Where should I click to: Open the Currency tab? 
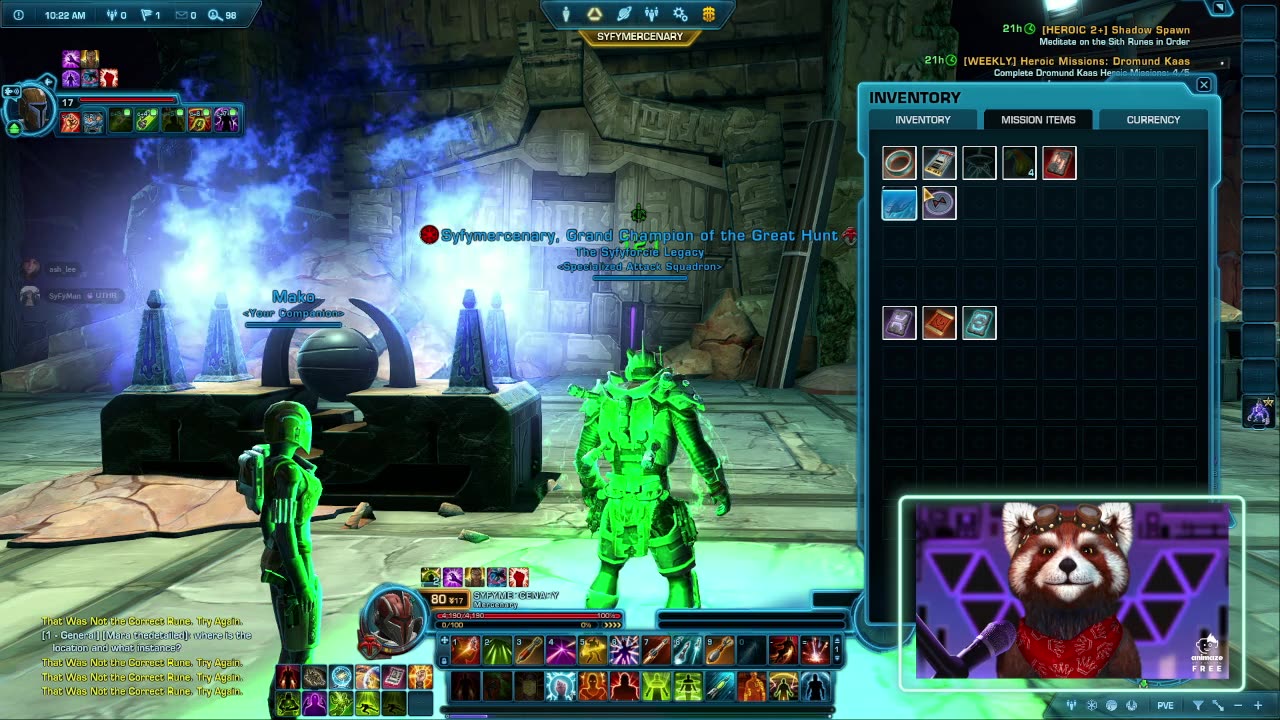(1153, 120)
